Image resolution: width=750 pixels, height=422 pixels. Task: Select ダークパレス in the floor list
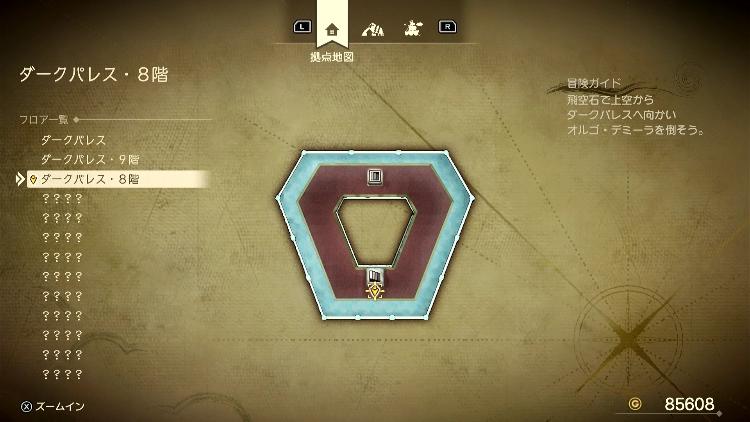[73, 140]
